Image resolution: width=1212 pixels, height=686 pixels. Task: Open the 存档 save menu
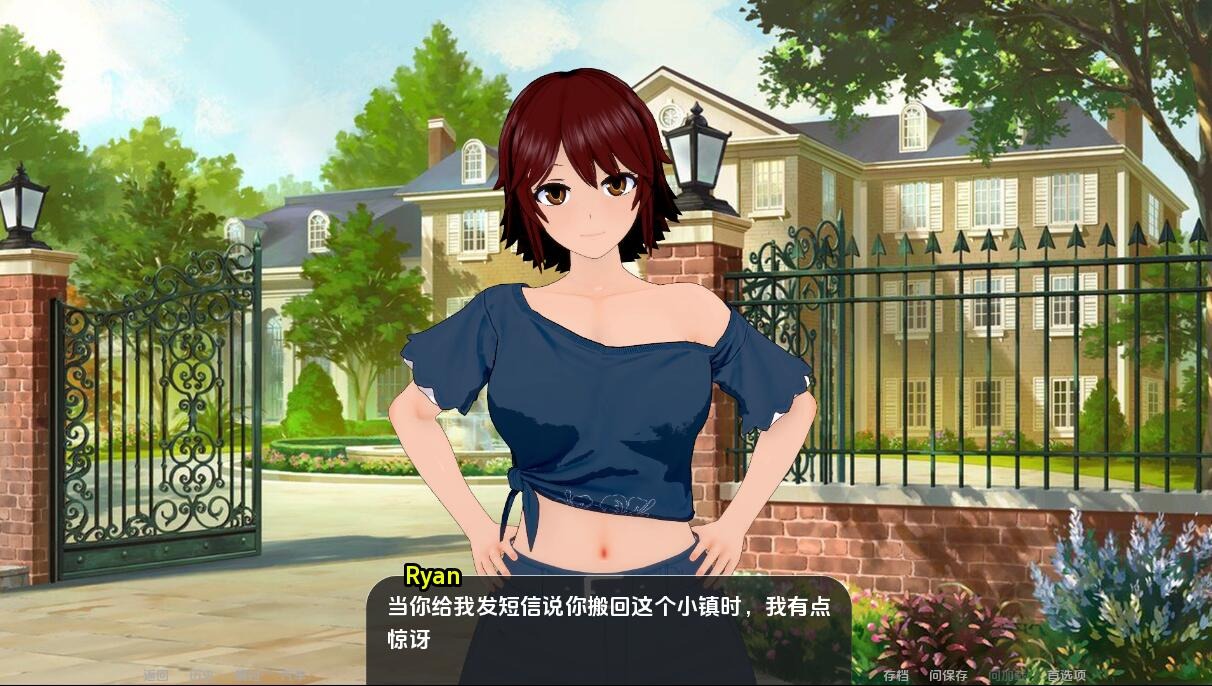click(896, 675)
